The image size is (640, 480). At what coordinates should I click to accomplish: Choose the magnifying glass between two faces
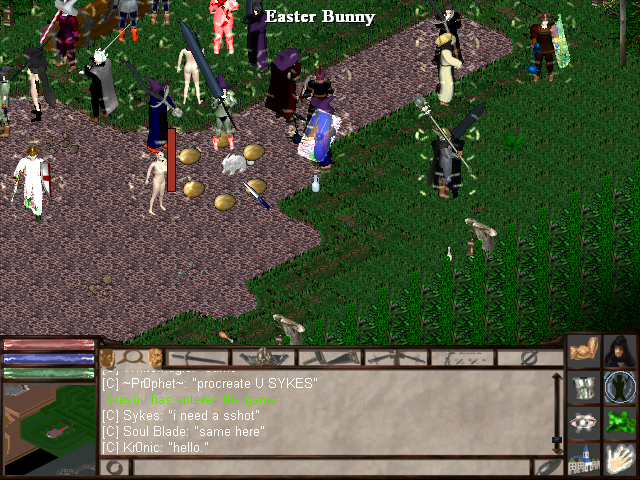click(x=131, y=357)
